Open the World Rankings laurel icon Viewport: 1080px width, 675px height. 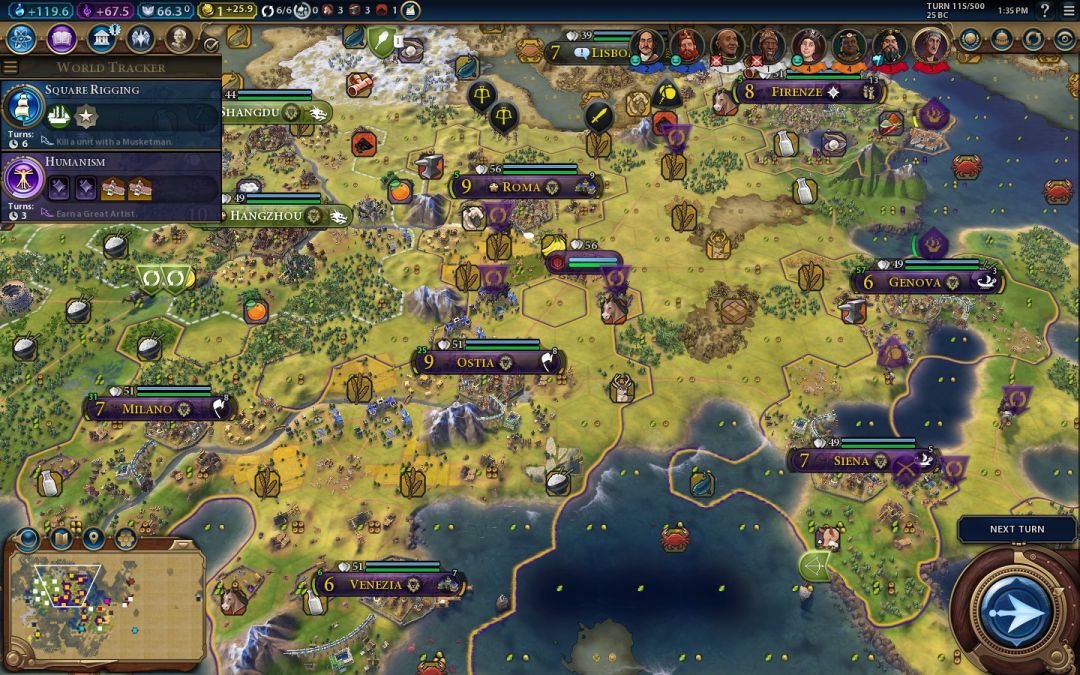point(971,39)
